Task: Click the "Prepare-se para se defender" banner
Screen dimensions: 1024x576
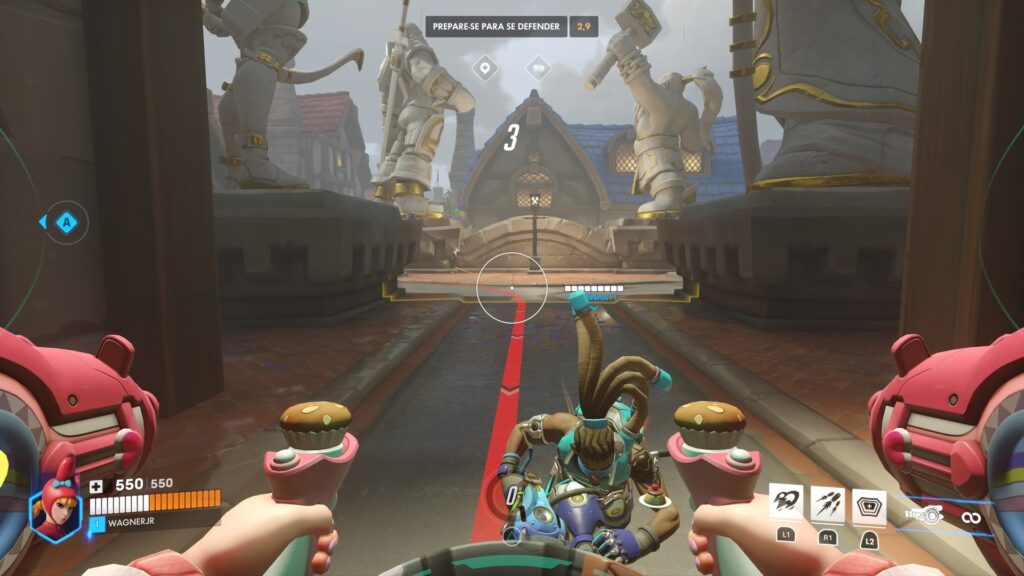Action: pos(497,26)
